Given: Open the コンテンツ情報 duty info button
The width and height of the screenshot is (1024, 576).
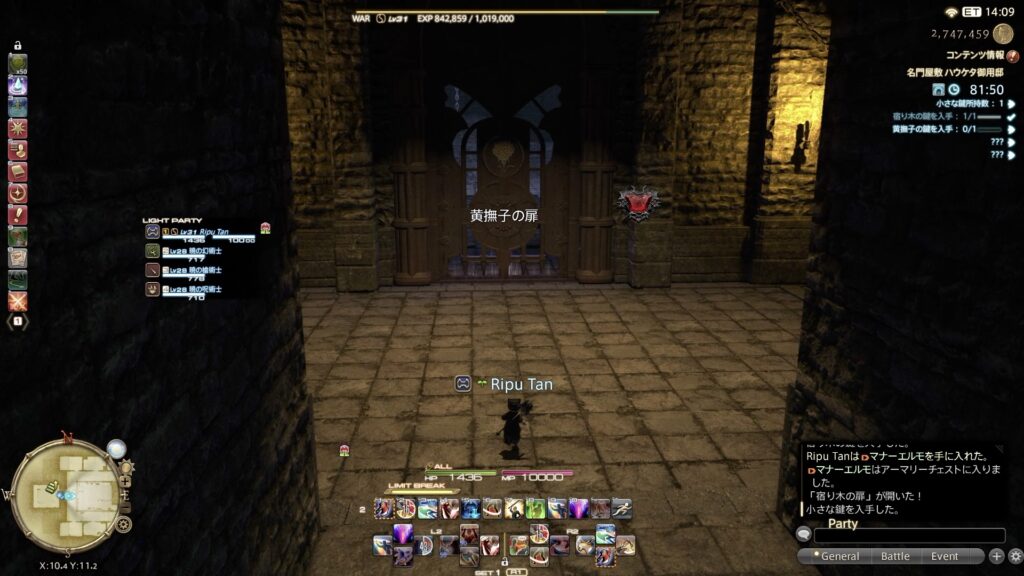Looking at the screenshot, I should click(1012, 56).
